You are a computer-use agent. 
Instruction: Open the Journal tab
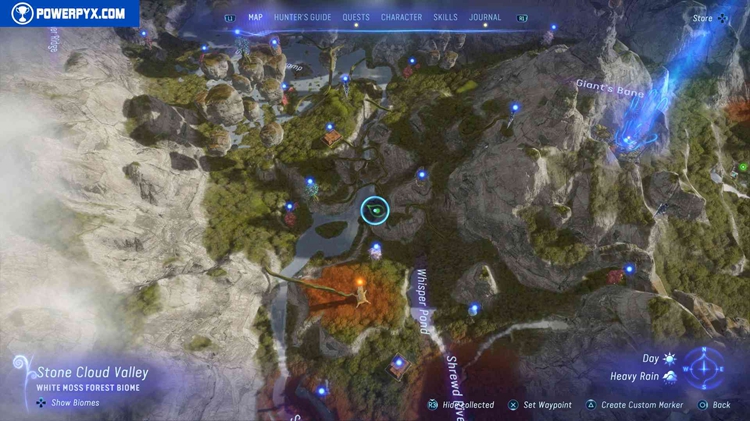485,17
